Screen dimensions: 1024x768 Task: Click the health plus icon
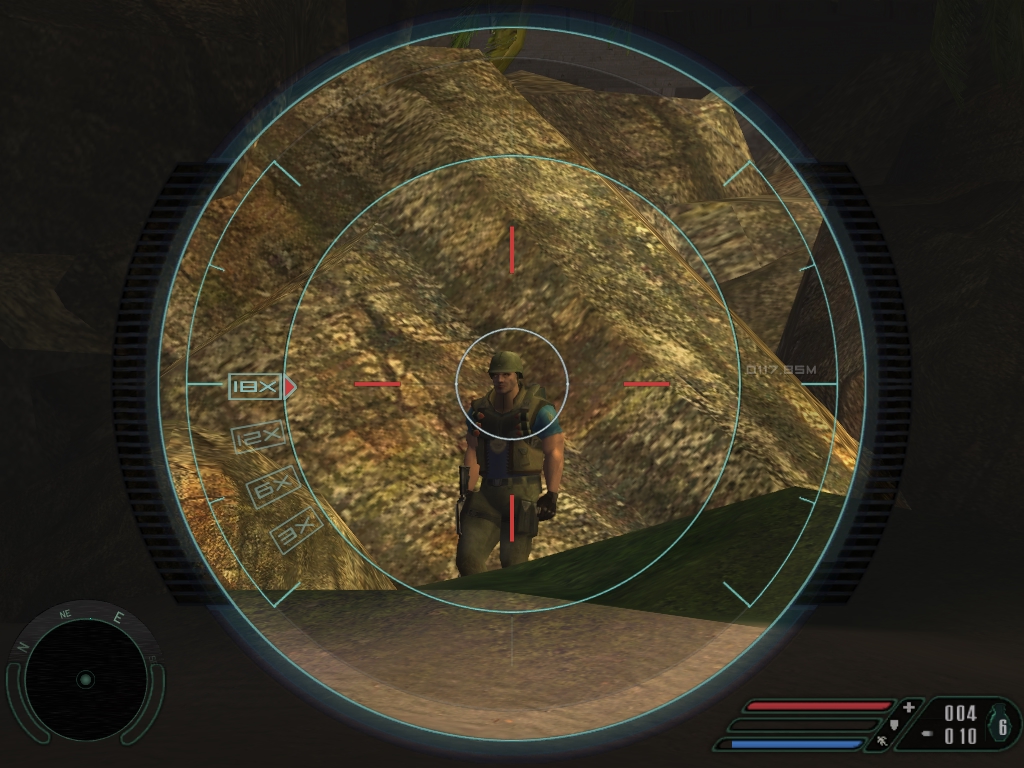point(908,707)
